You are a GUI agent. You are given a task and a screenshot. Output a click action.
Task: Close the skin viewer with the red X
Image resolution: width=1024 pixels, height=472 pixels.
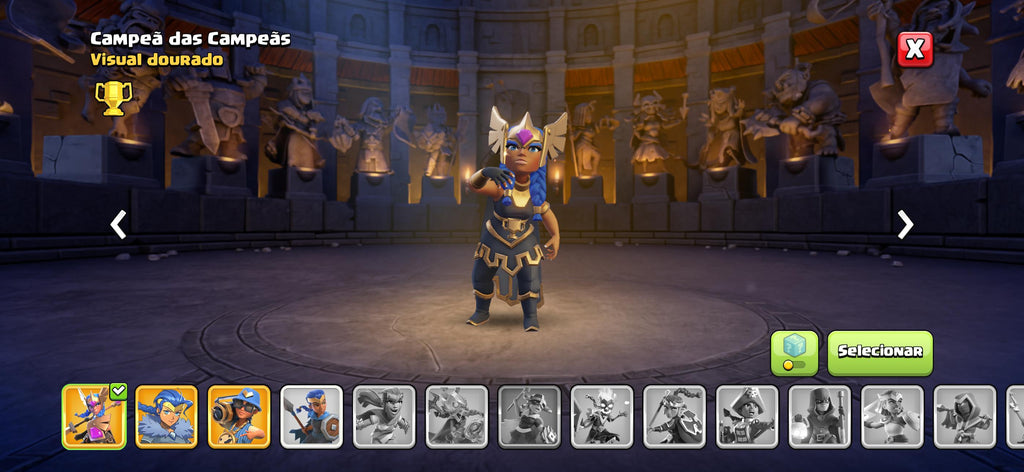tap(914, 49)
